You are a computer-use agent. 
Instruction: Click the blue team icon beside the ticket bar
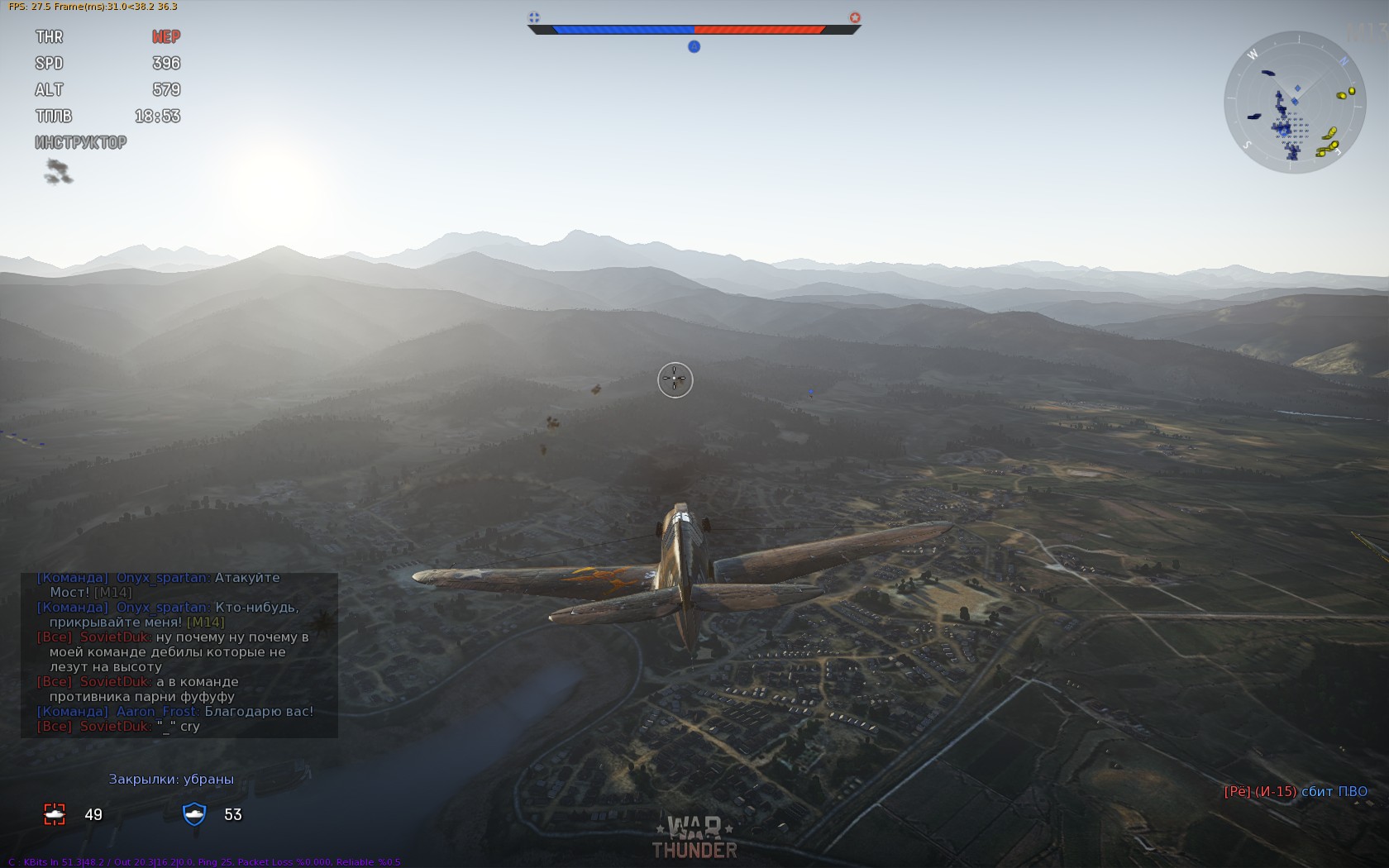[534, 17]
